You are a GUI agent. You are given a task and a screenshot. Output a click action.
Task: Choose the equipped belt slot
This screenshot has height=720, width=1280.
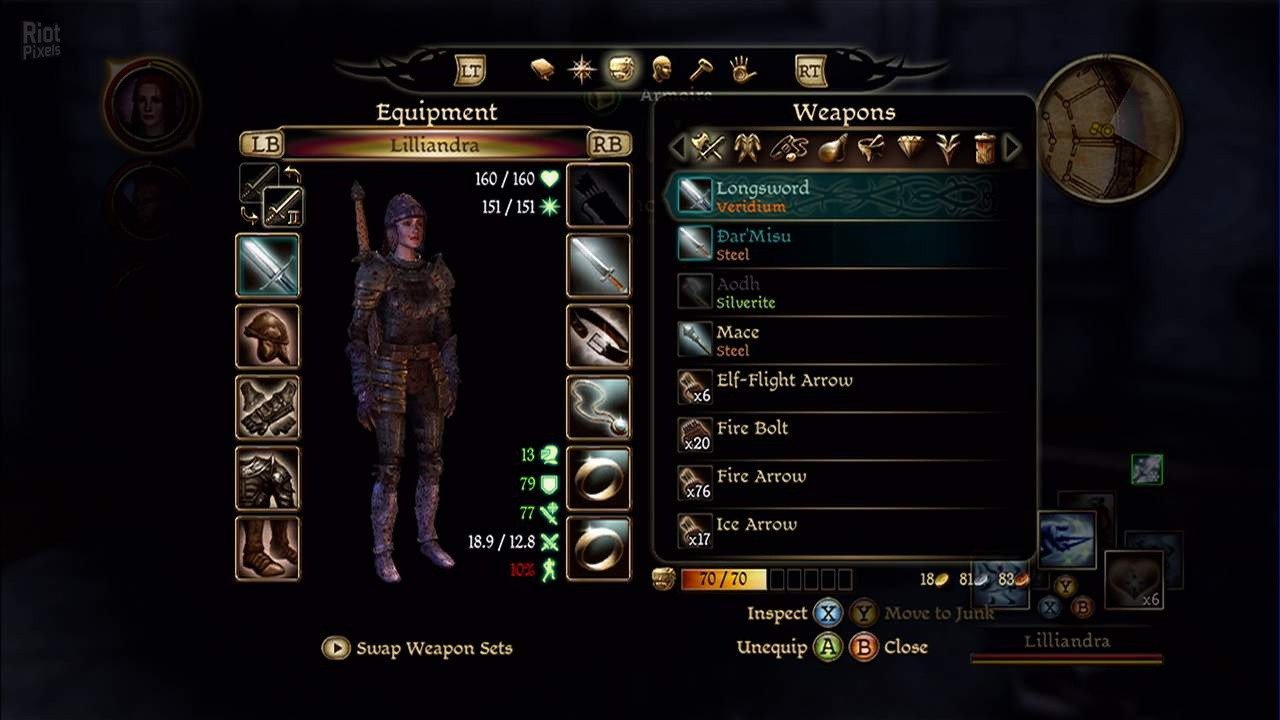(599, 336)
